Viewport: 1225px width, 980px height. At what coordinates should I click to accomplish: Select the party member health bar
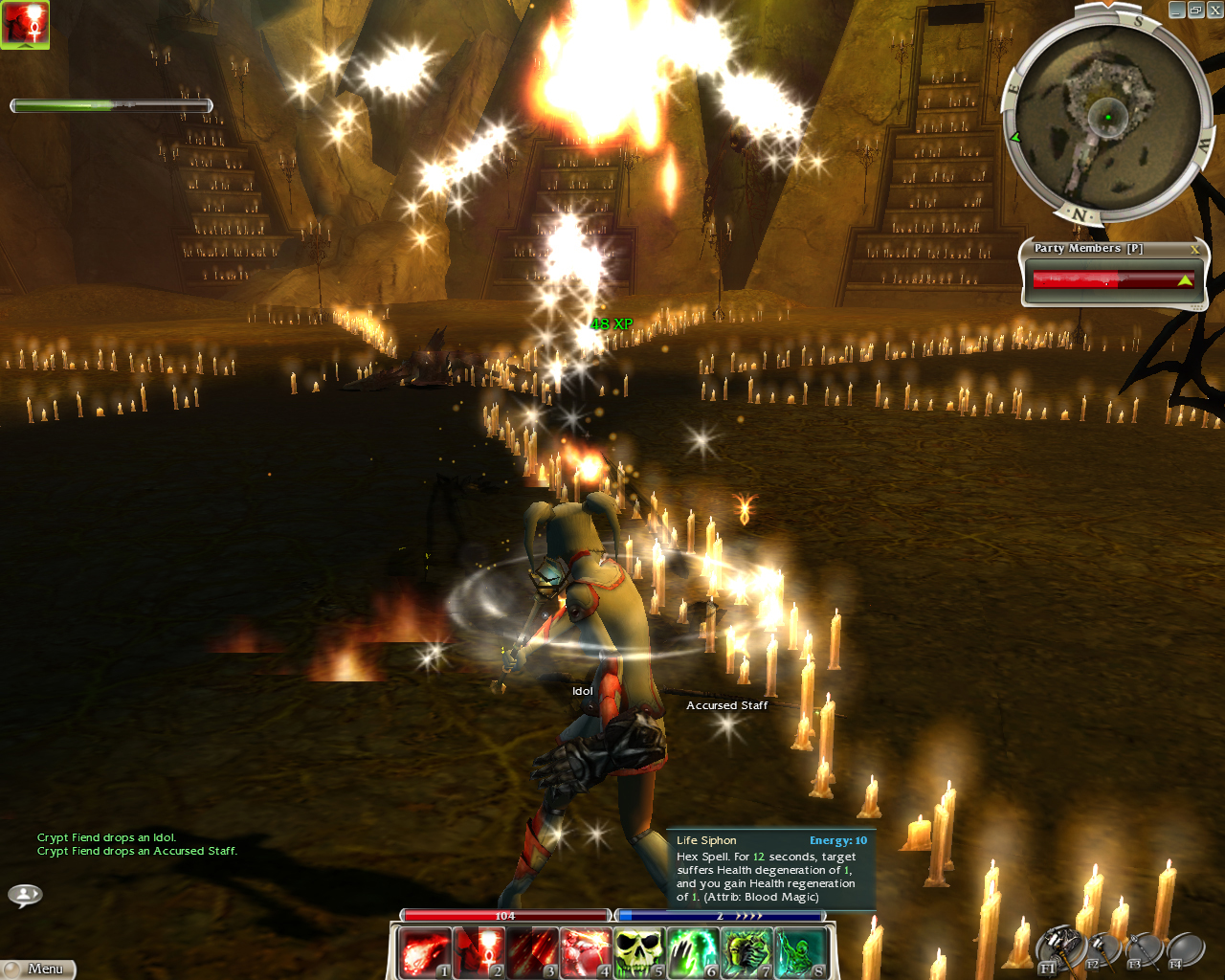1112,280
